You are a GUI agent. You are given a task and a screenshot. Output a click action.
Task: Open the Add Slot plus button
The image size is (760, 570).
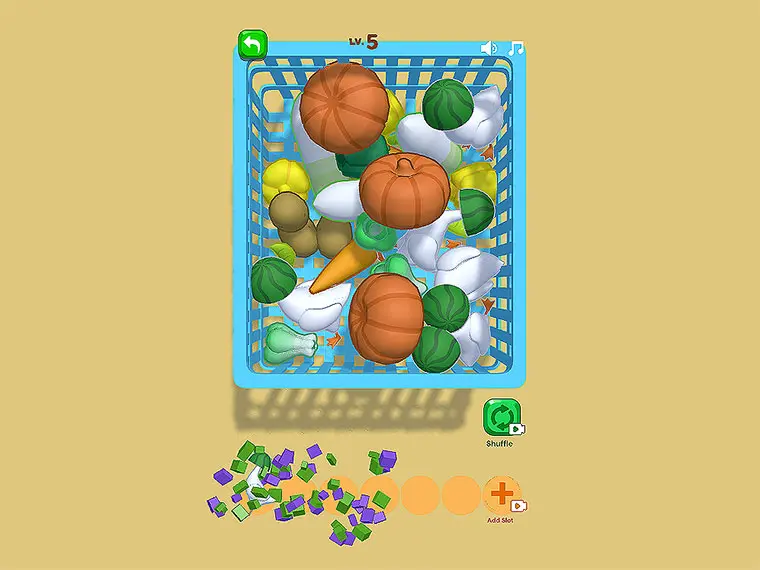501,493
